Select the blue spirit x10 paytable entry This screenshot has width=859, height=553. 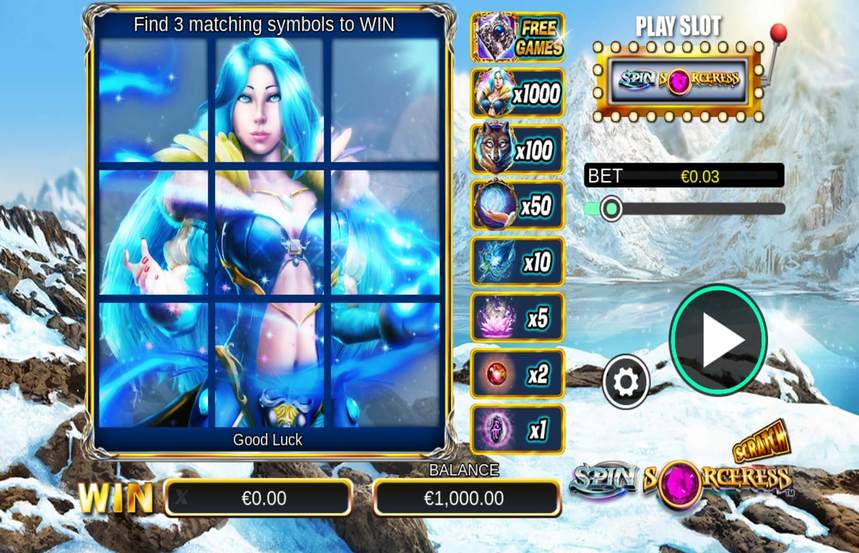tap(518, 262)
